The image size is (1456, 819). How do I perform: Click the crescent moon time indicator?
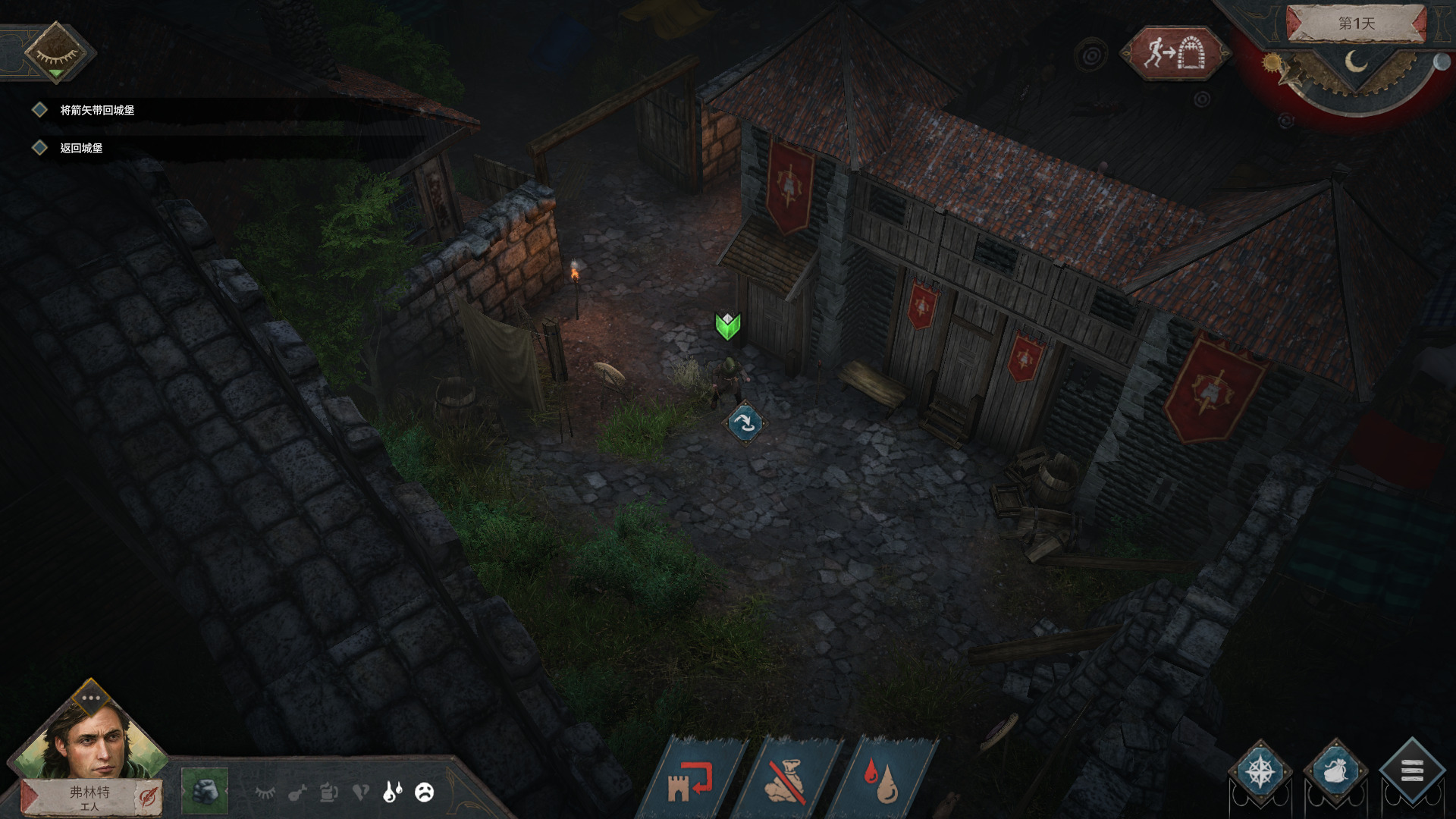pyautogui.click(x=1355, y=62)
